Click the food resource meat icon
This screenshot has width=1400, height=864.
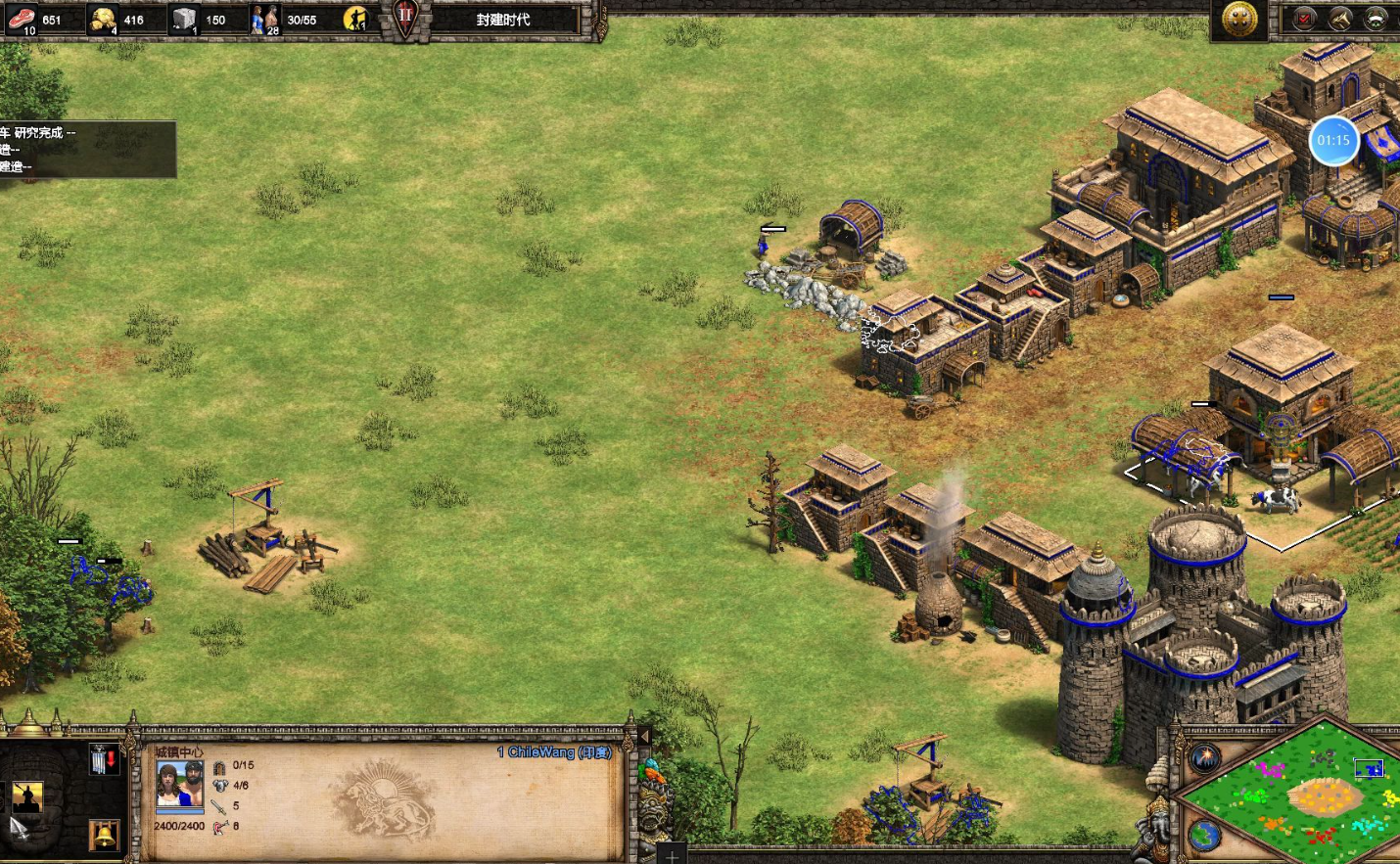pos(22,19)
